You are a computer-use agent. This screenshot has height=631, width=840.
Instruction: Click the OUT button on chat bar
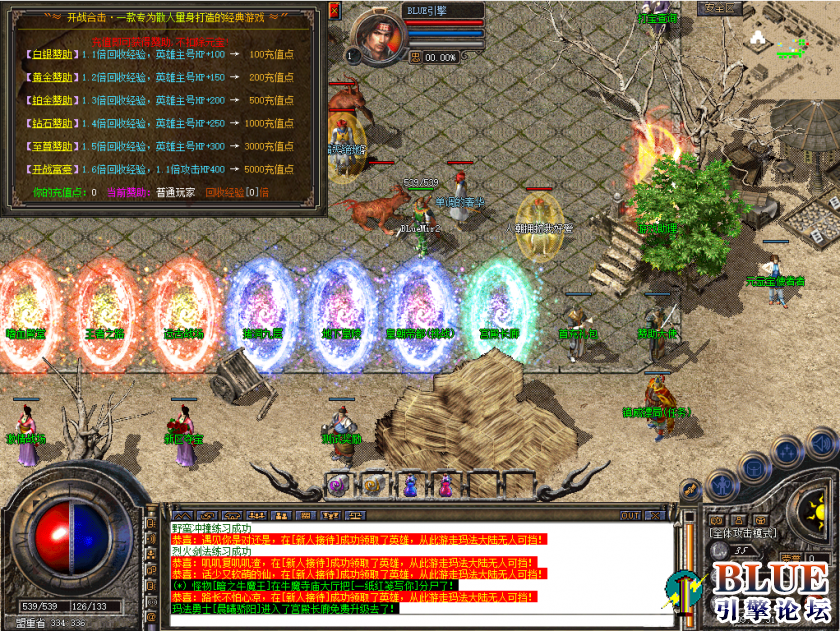pos(631,515)
